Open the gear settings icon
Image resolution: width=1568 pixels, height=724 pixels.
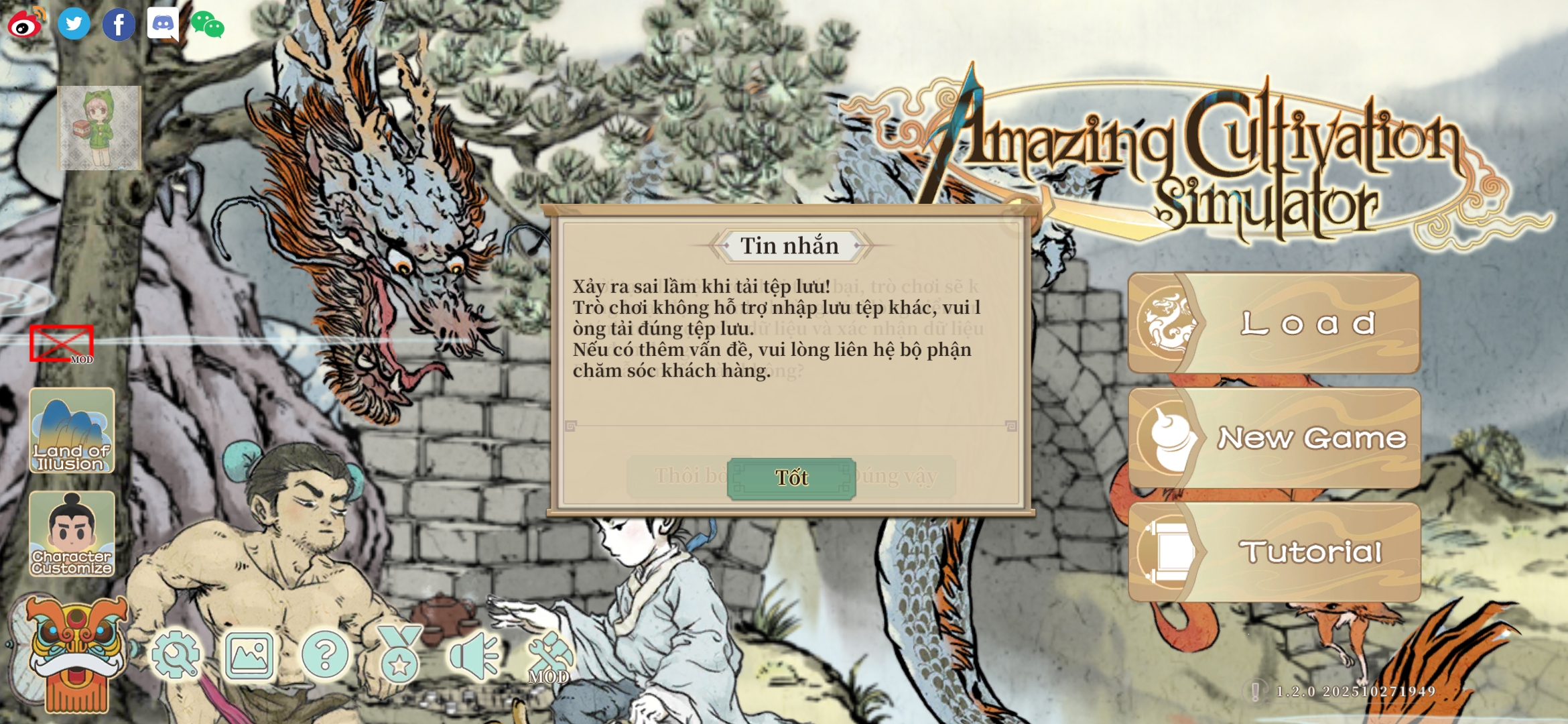176,655
